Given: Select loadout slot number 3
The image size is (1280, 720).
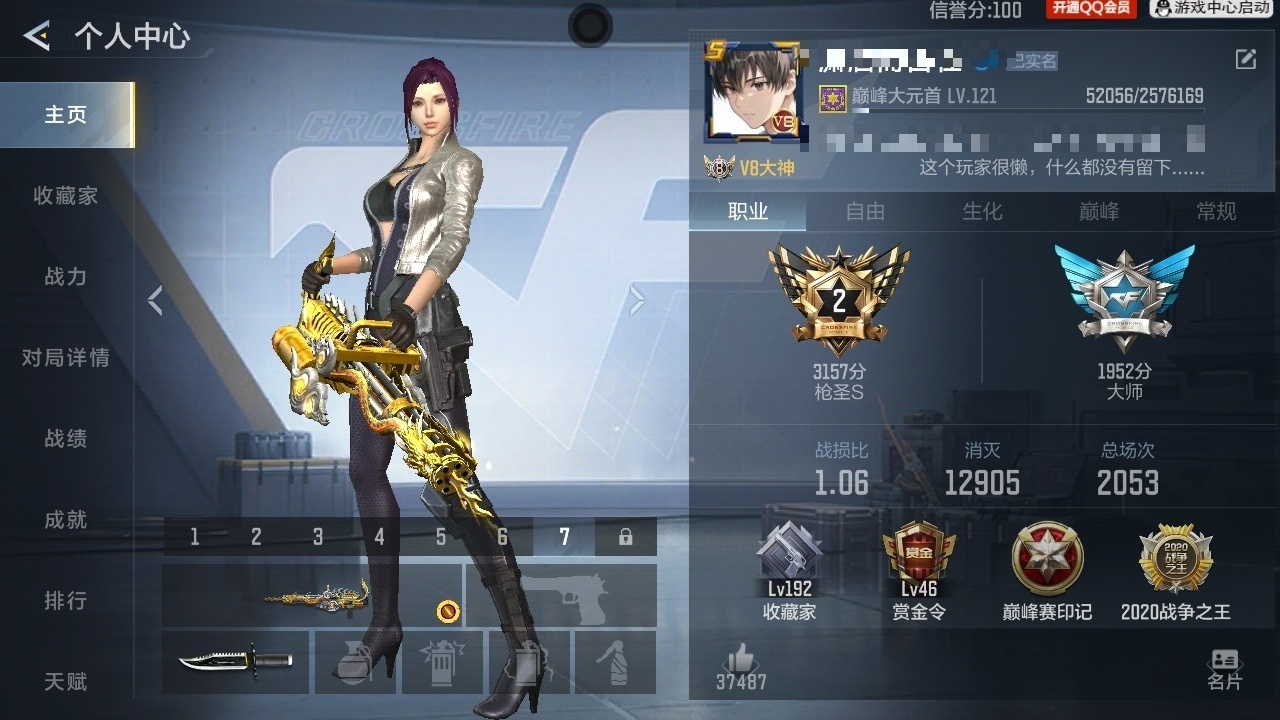Looking at the screenshot, I should tap(318, 537).
